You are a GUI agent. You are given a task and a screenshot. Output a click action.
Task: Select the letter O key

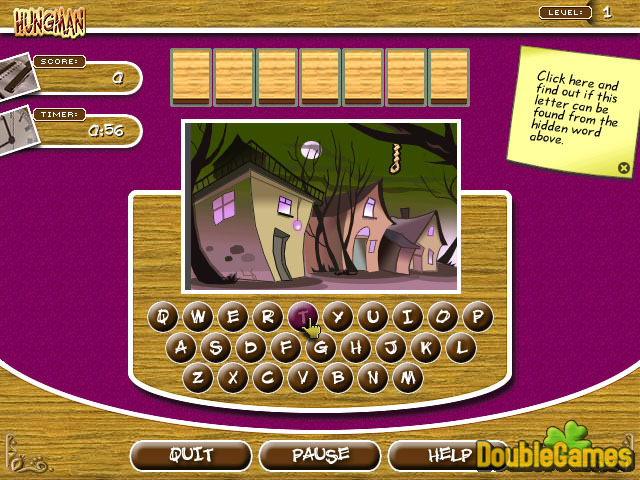pyautogui.click(x=442, y=318)
